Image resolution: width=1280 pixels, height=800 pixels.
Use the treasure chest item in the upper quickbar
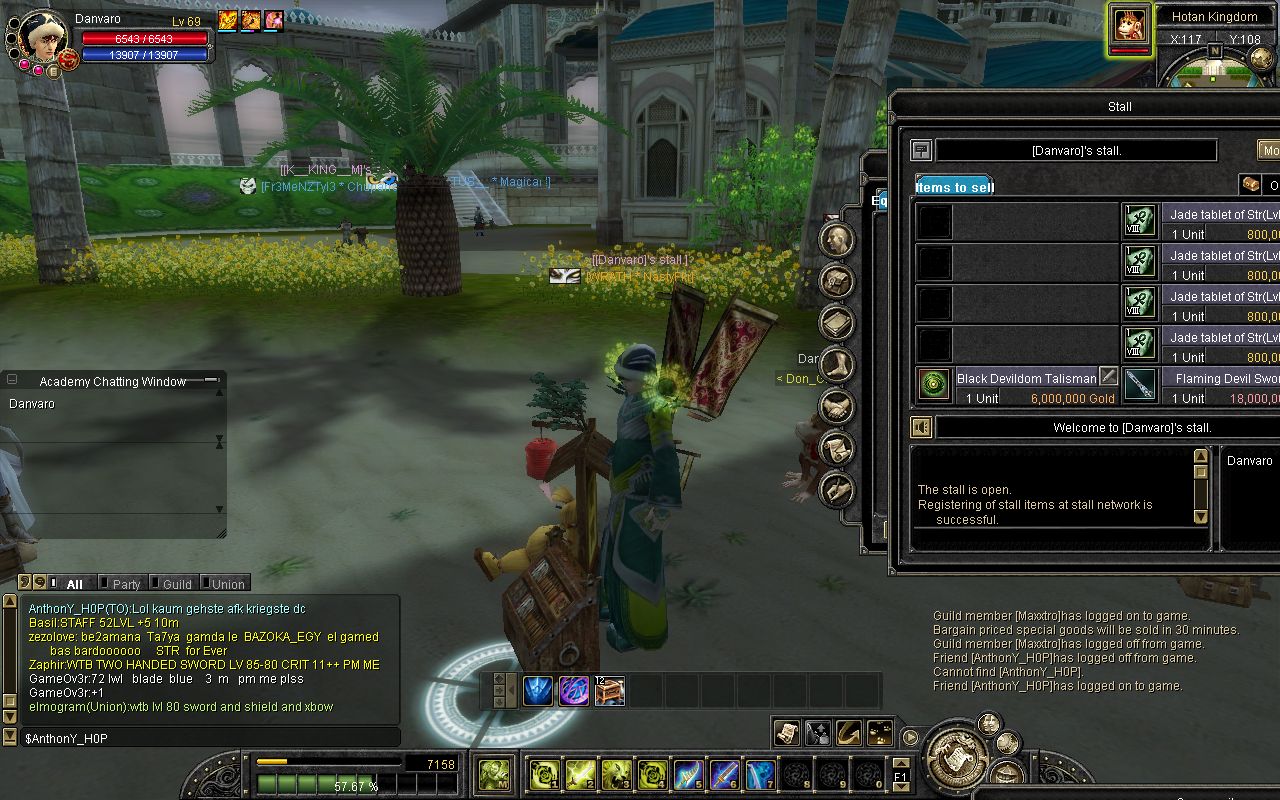click(x=609, y=690)
